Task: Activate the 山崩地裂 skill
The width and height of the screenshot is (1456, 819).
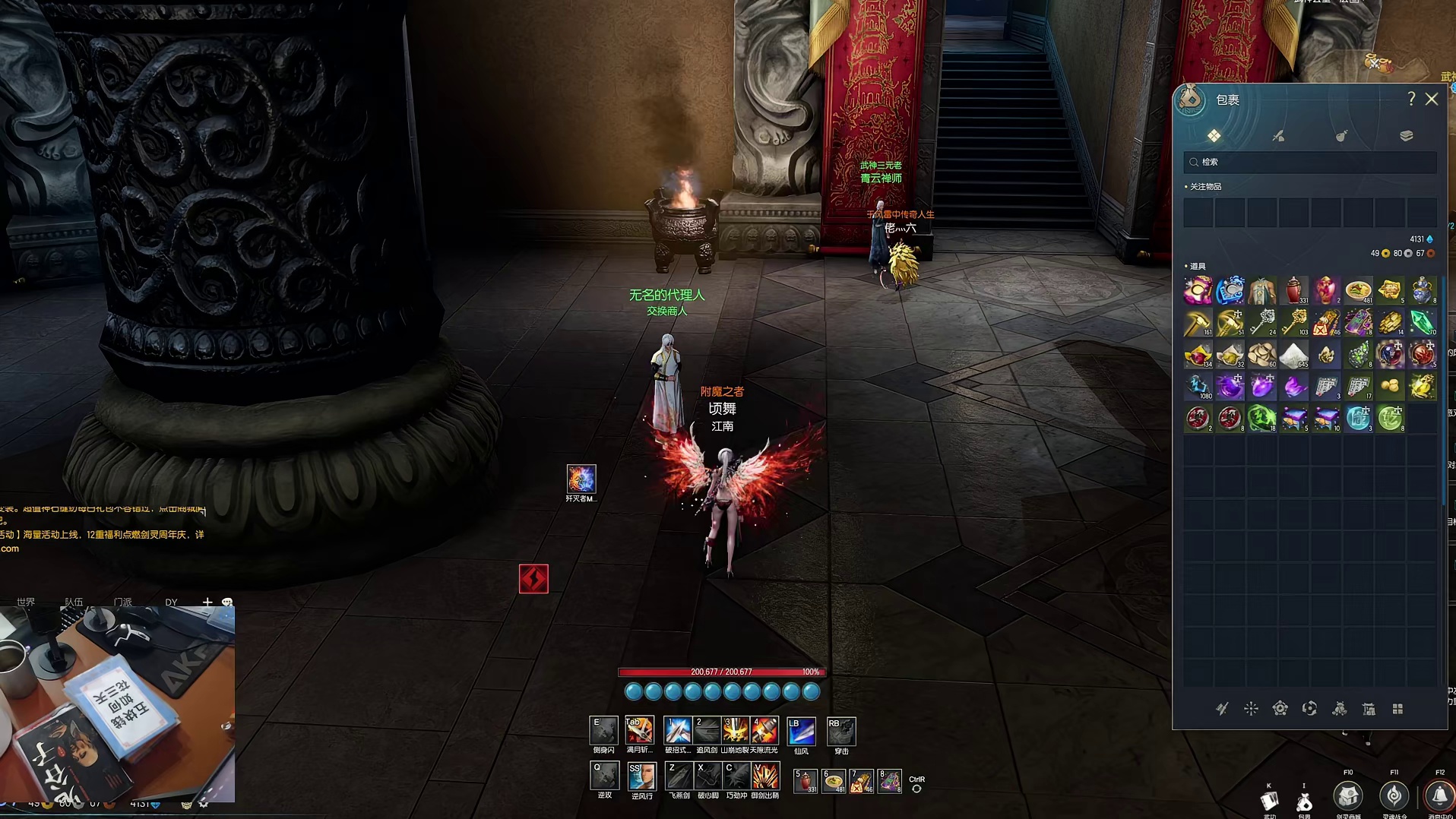Action: tap(735, 731)
